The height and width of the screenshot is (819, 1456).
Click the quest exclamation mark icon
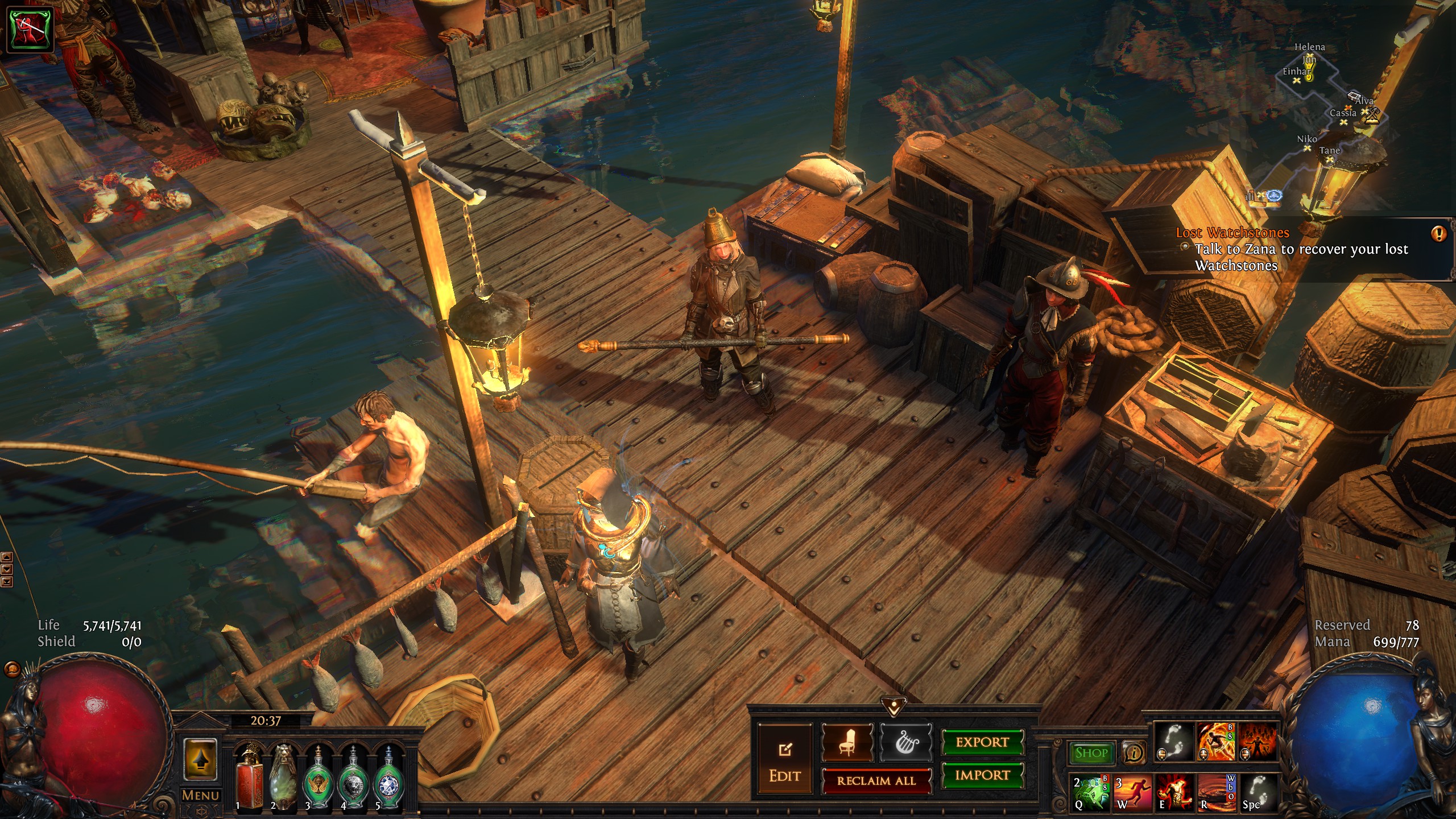[1439, 234]
